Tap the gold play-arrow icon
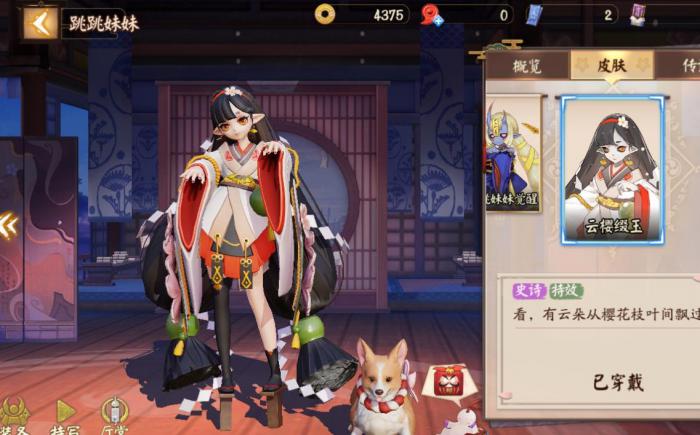Screen dimensions: 700x435 [x=65, y=412]
